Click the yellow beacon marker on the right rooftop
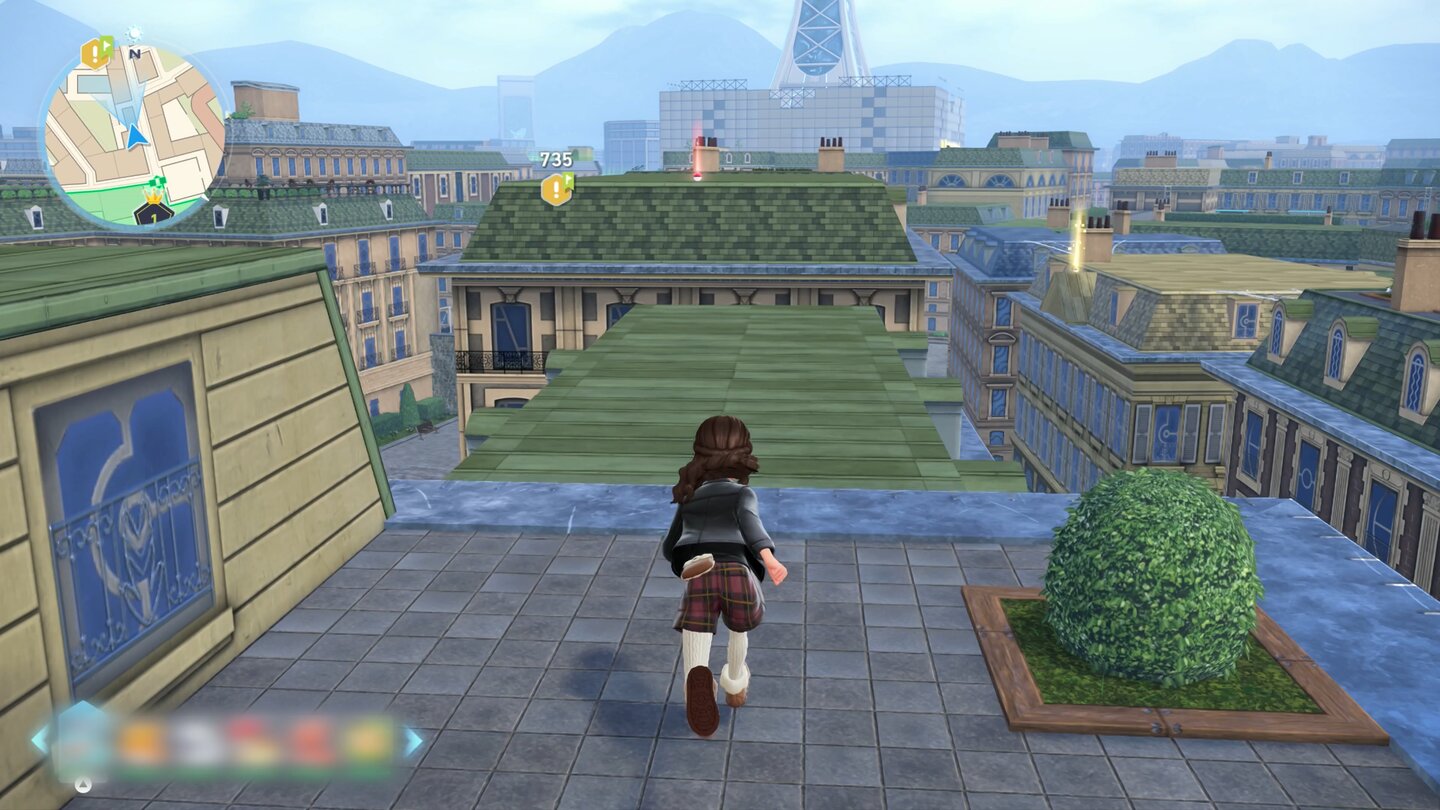This screenshot has width=1440, height=810. point(1078,233)
